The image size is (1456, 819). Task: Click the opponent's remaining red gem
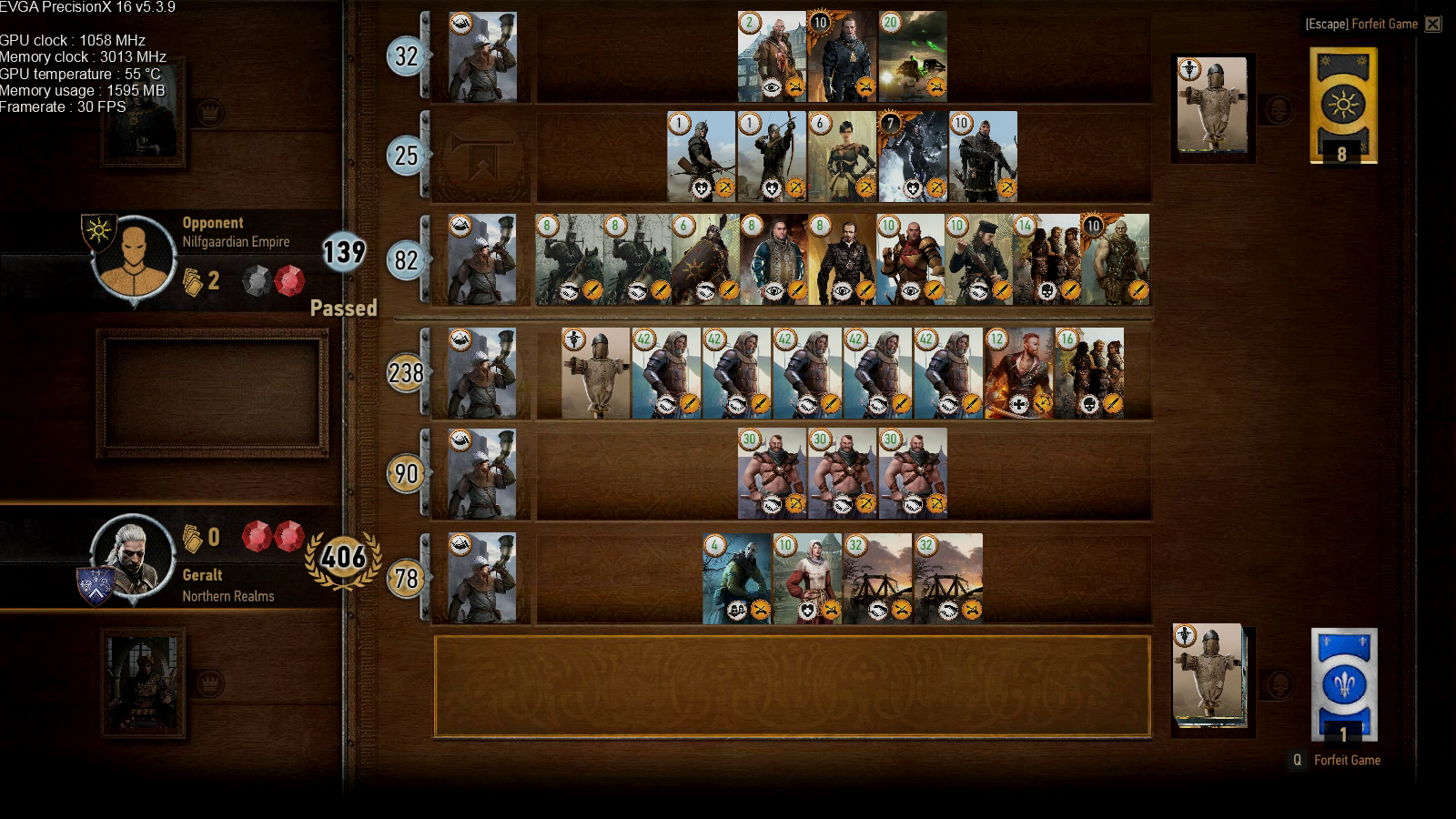pyautogui.click(x=288, y=281)
